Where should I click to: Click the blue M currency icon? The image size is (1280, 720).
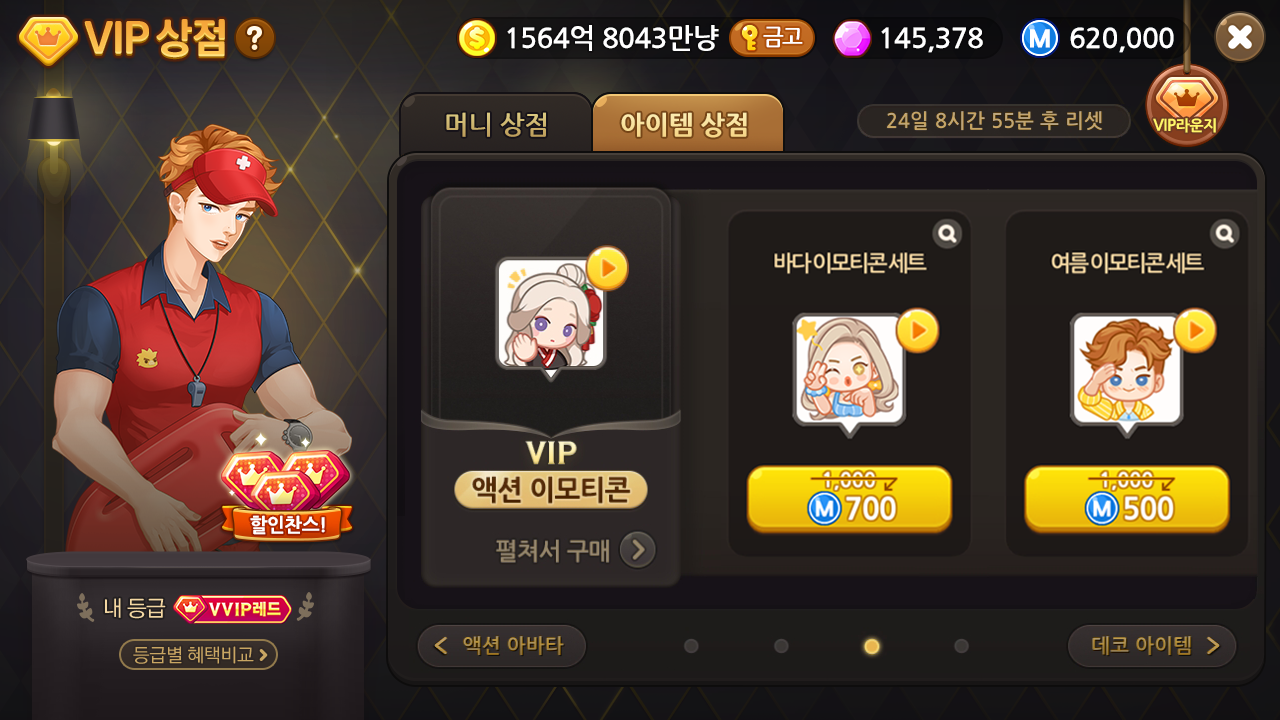[x=1040, y=38]
